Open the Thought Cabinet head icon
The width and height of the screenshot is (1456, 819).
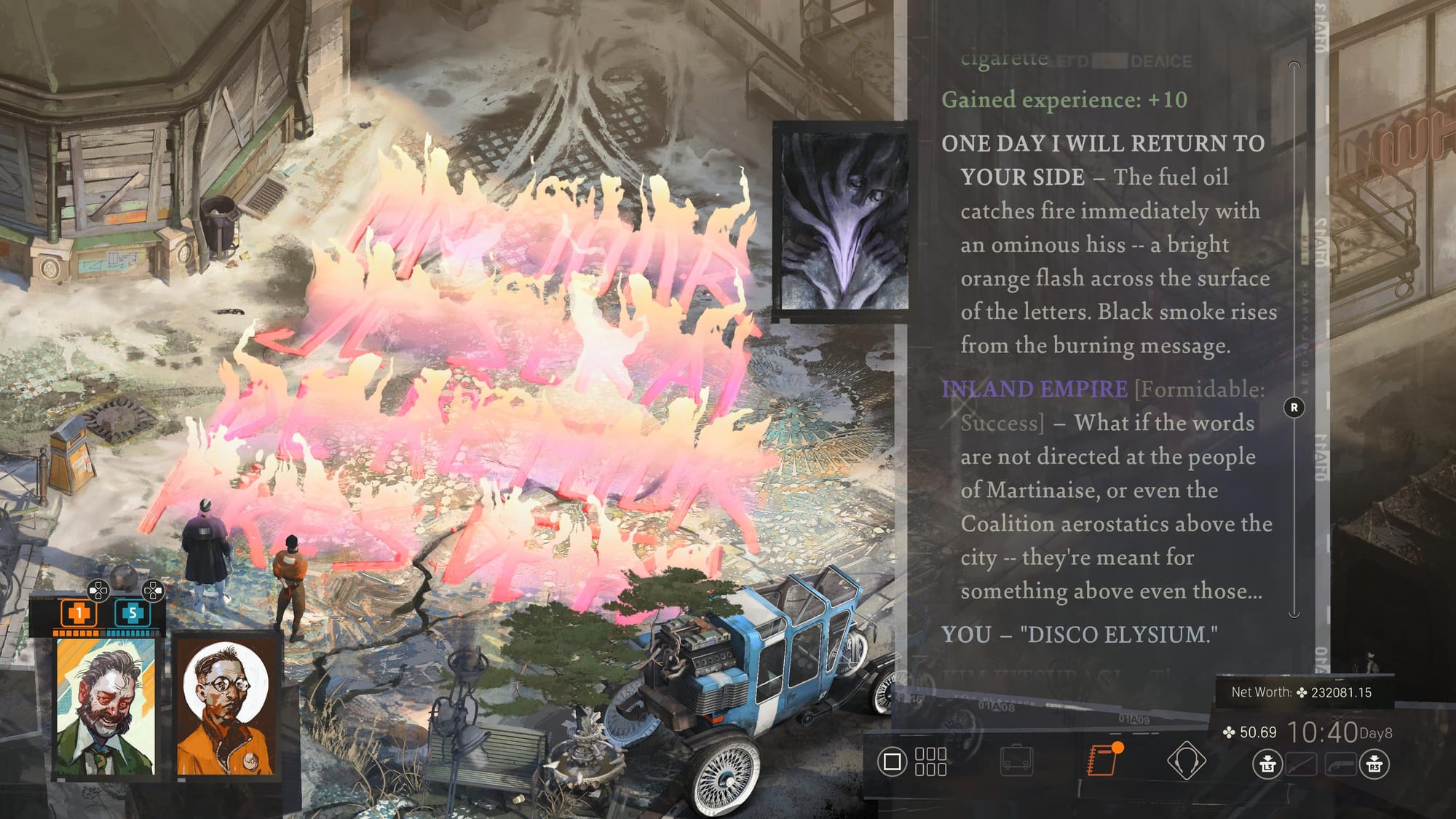coord(1186,761)
